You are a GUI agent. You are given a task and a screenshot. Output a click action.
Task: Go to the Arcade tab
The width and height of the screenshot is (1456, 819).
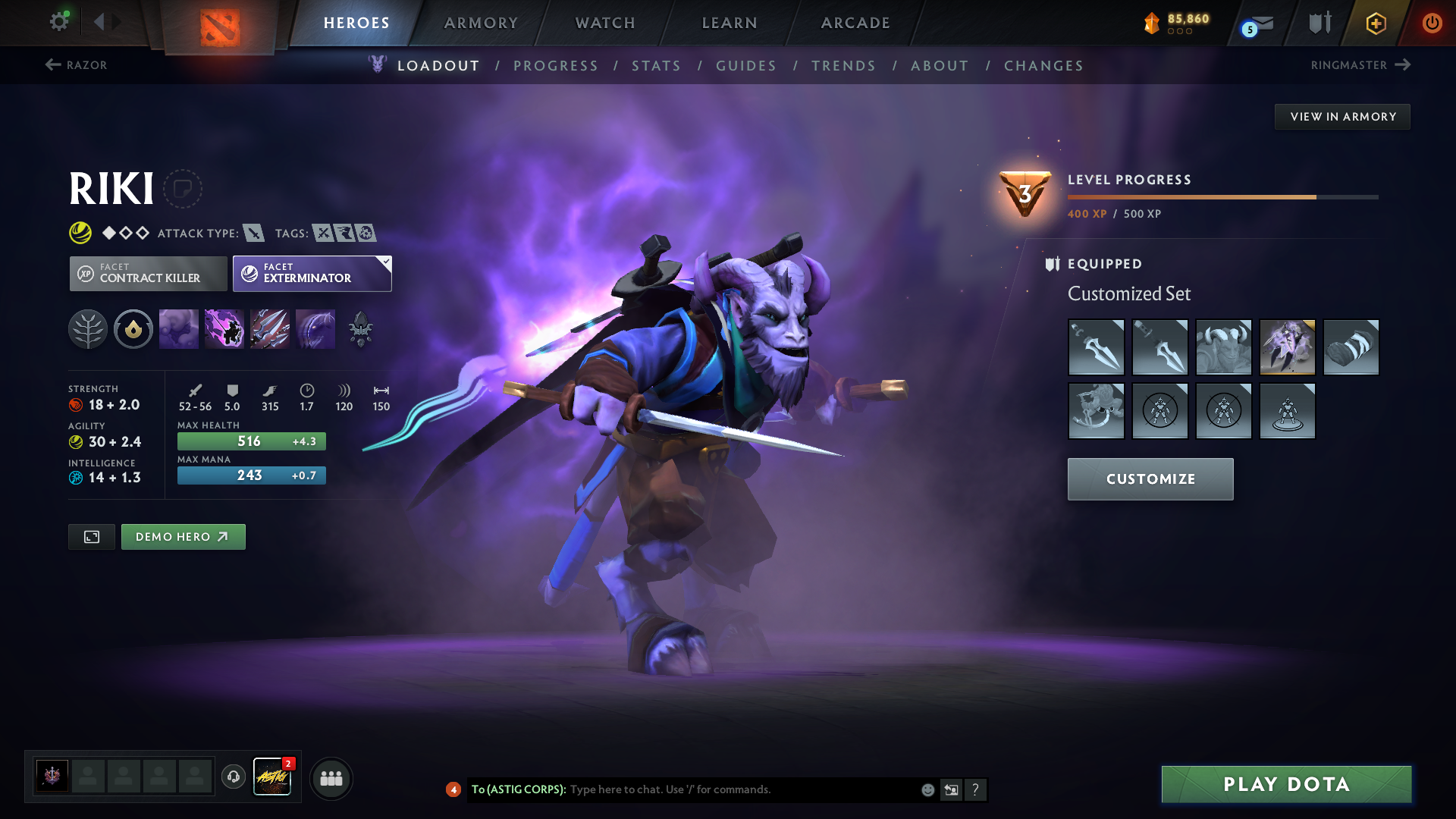tap(855, 23)
